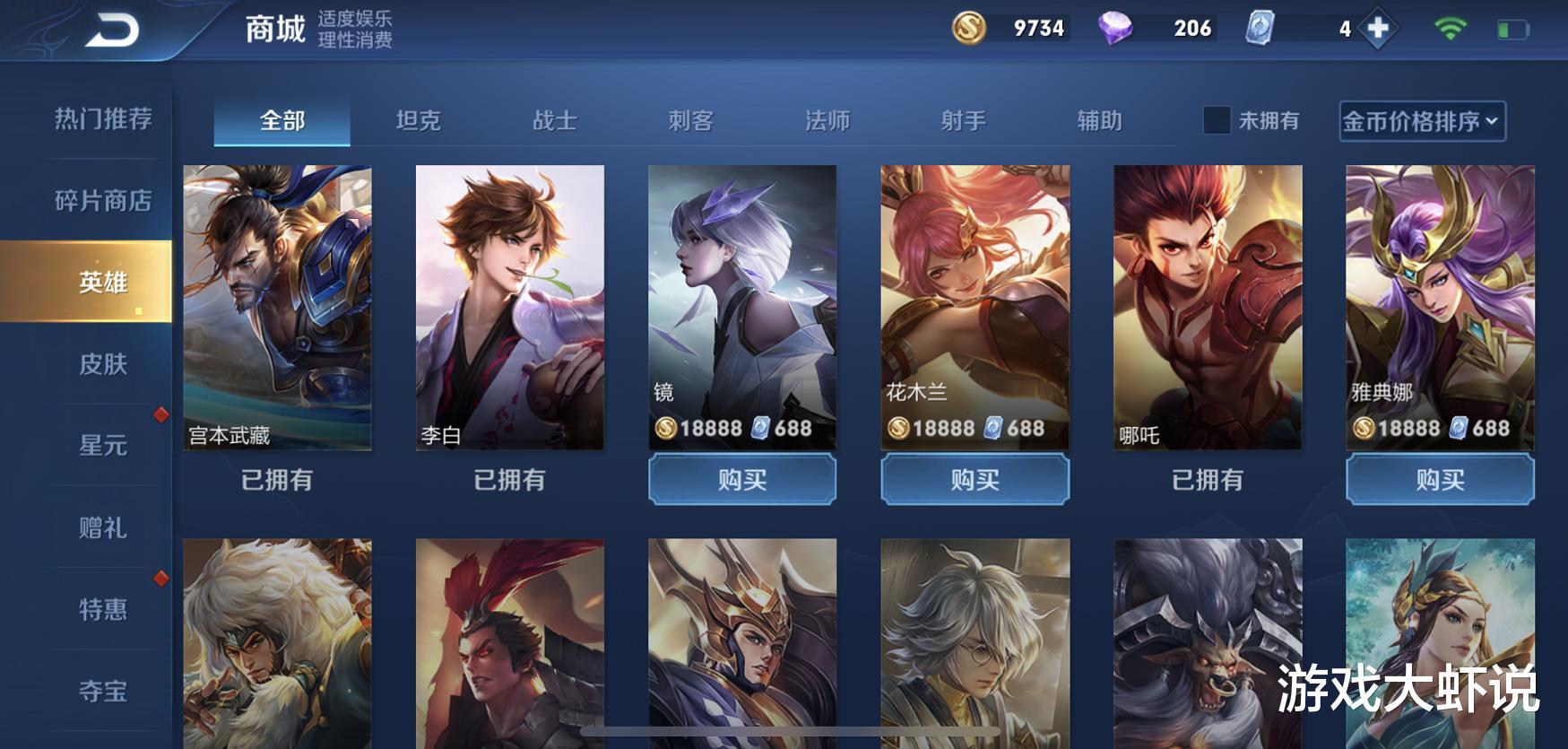The image size is (1568, 749).
Task: Switch to the 法师 hero tab
Action: pos(828,121)
